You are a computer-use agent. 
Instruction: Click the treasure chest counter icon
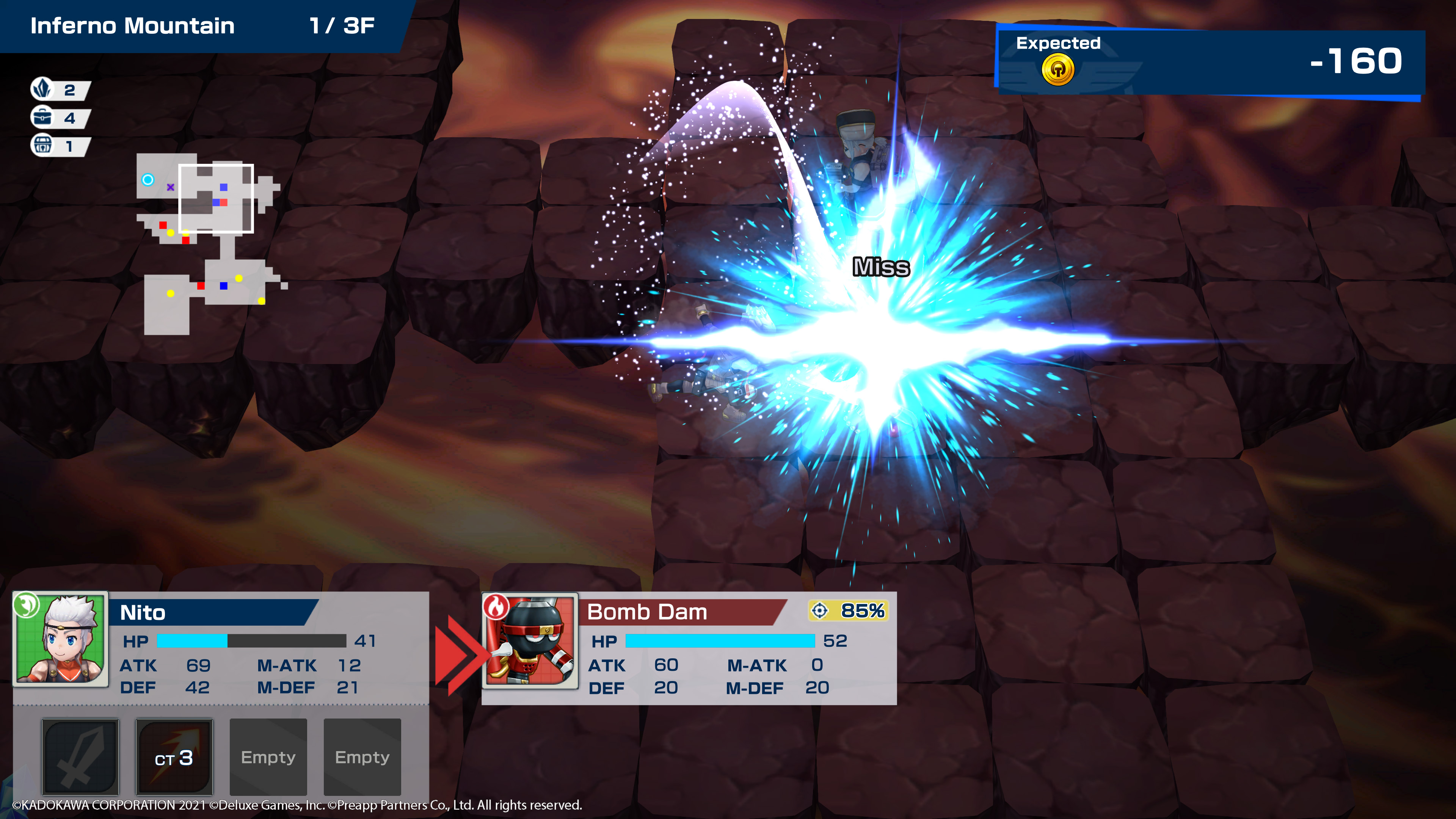click(x=42, y=146)
